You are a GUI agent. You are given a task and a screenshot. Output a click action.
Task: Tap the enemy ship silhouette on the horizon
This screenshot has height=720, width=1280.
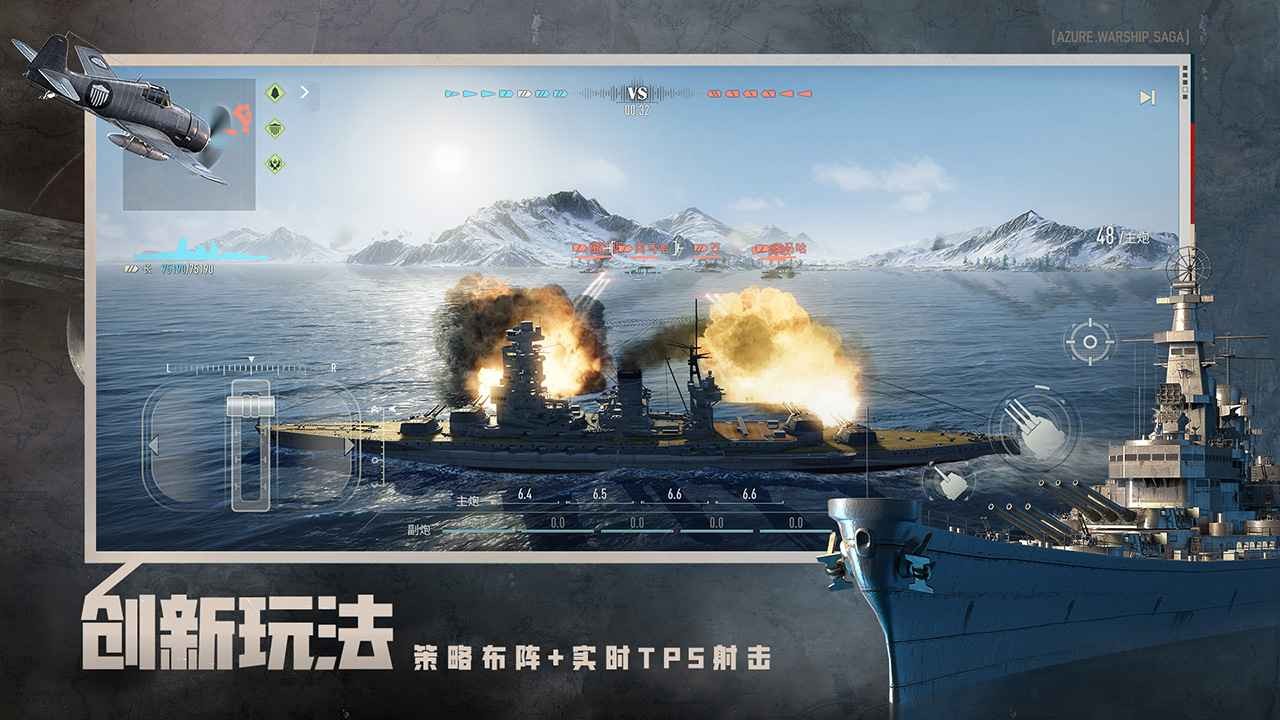click(x=640, y=268)
